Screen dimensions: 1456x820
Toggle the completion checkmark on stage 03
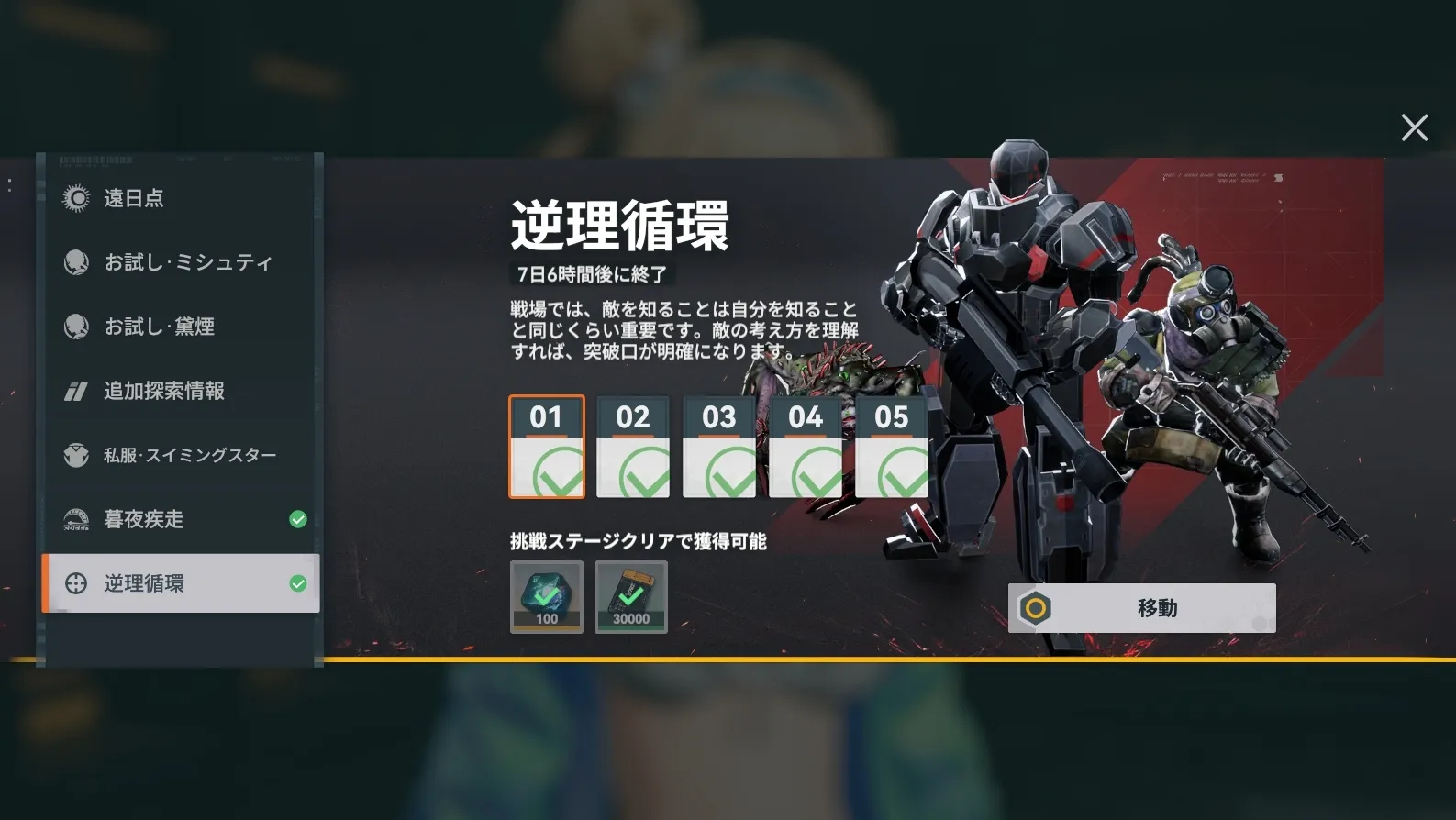(719, 471)
